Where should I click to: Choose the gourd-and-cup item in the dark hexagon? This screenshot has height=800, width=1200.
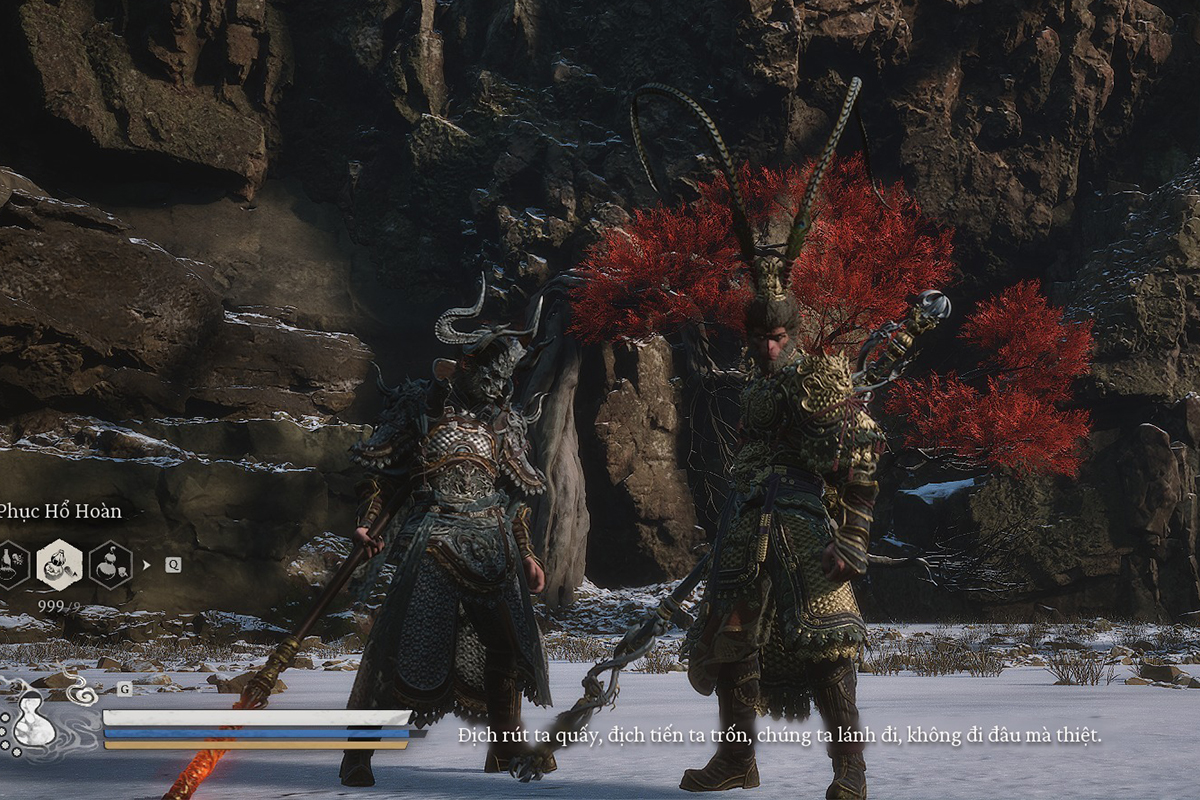click(x=110, y=565)
